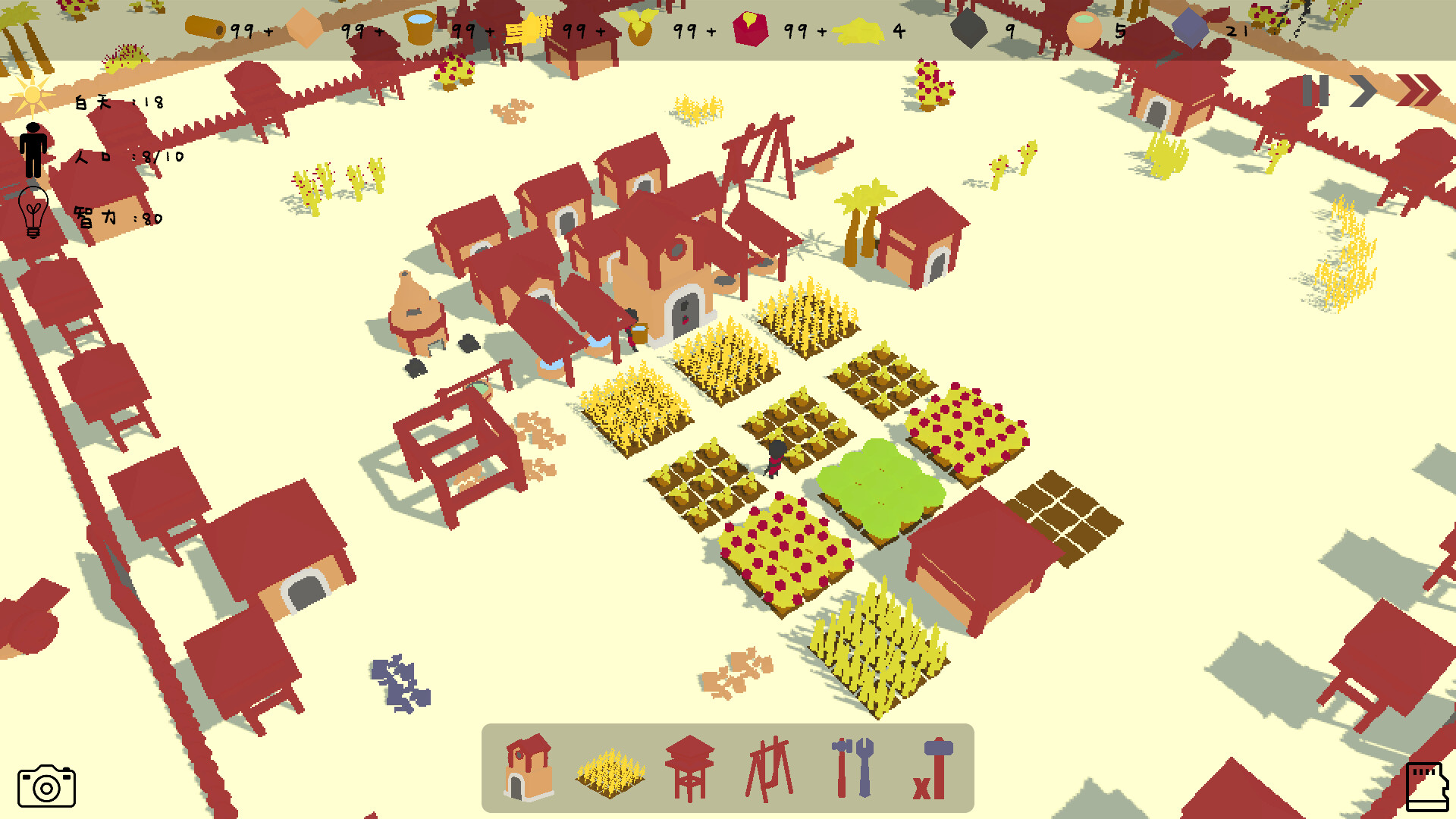
Task: Click the population person indicator
Action: (33, 149)
